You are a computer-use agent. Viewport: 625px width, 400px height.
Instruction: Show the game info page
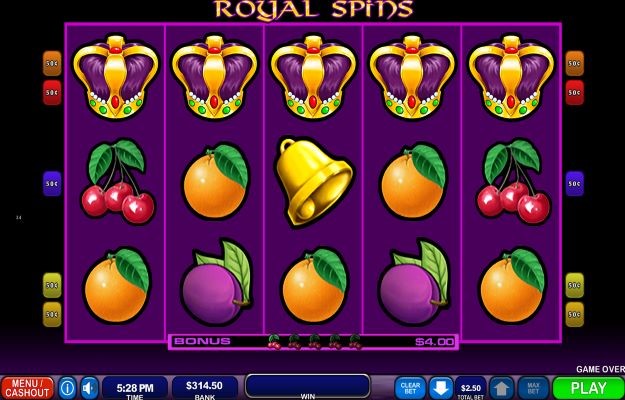click(x=68, y=388)
